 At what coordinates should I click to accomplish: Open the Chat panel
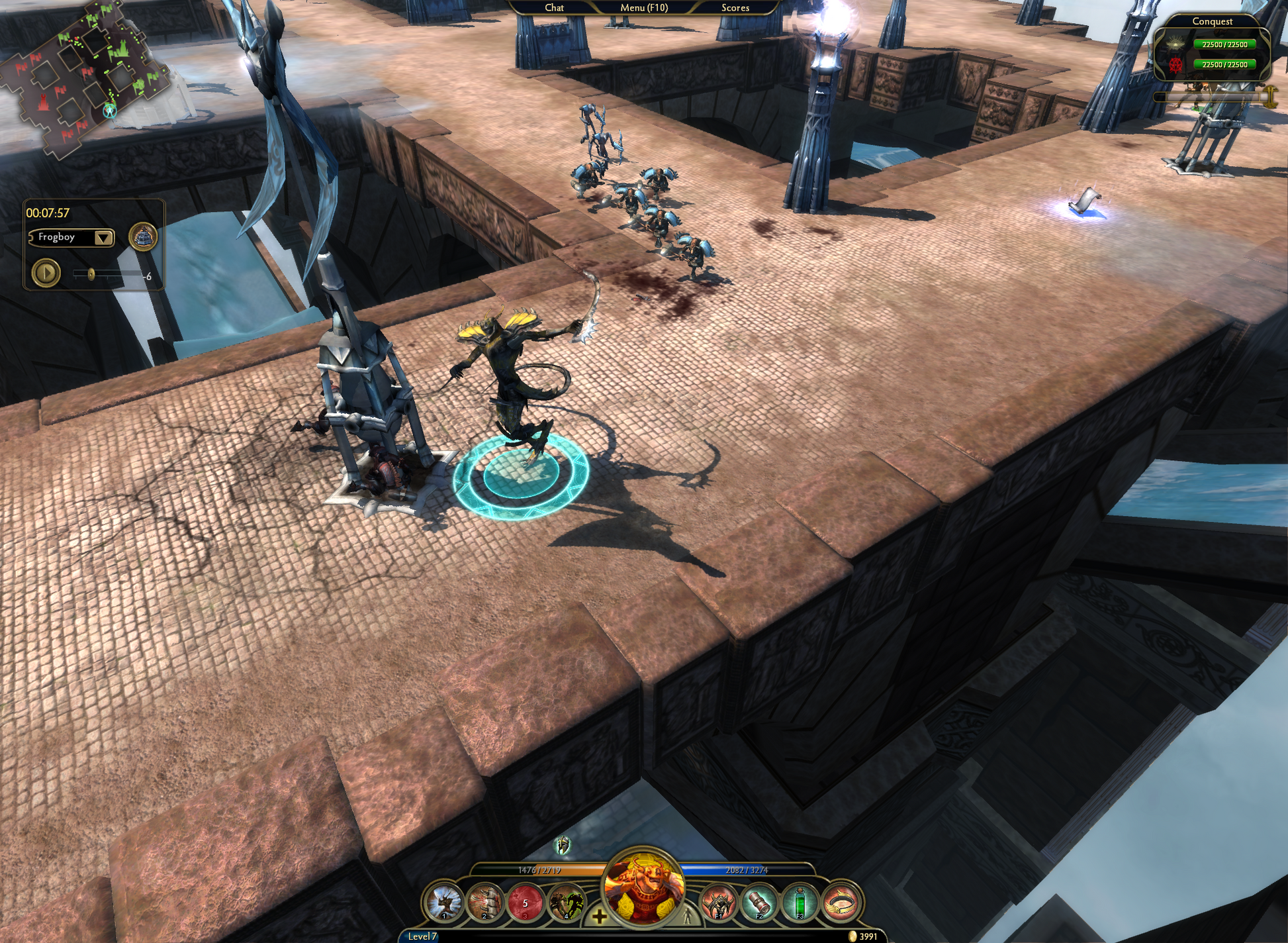coord(554,8)
